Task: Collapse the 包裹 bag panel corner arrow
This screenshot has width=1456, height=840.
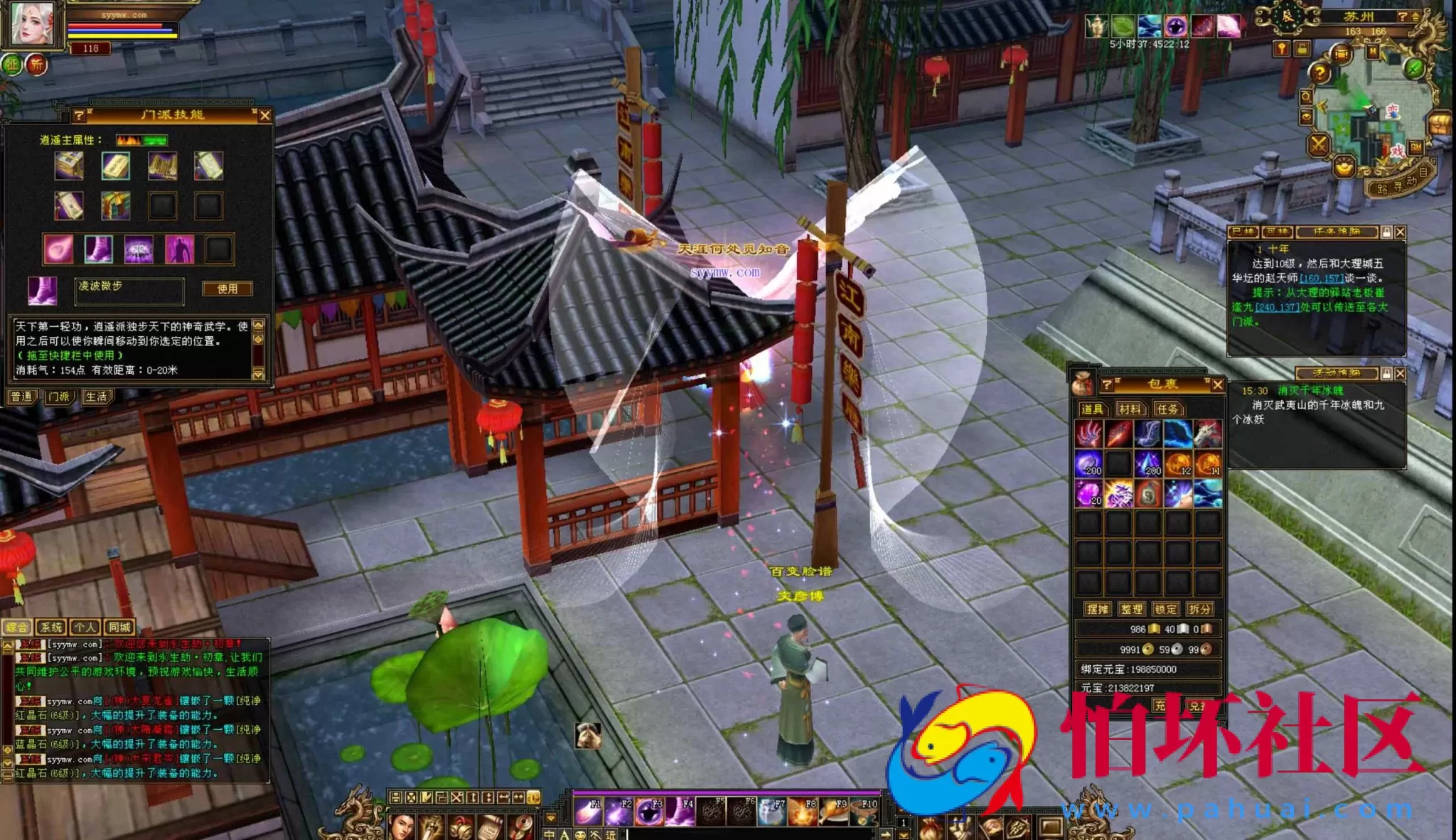Action: pyautogui.click(x=1207, y=380)
